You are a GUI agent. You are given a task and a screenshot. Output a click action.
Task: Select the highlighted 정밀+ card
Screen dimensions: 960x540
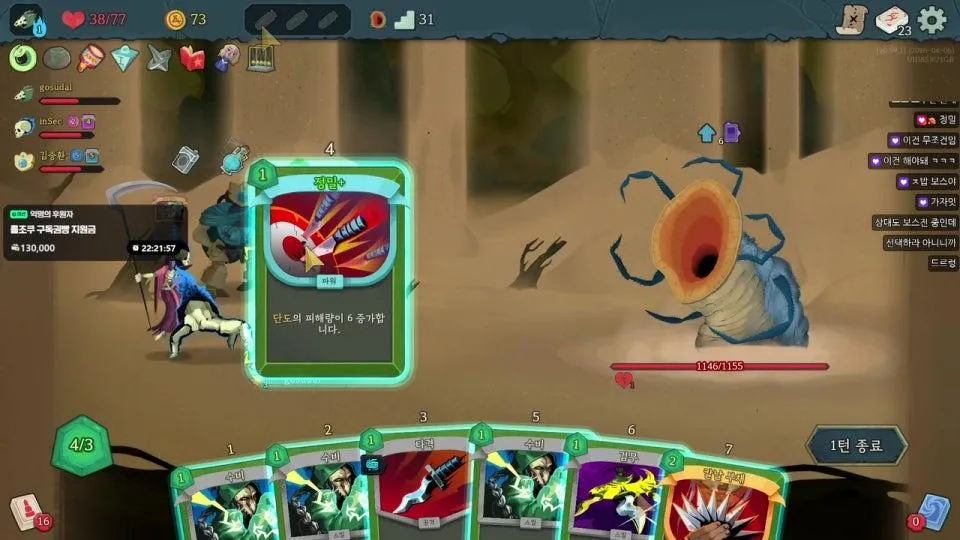[x=330, y=272]
